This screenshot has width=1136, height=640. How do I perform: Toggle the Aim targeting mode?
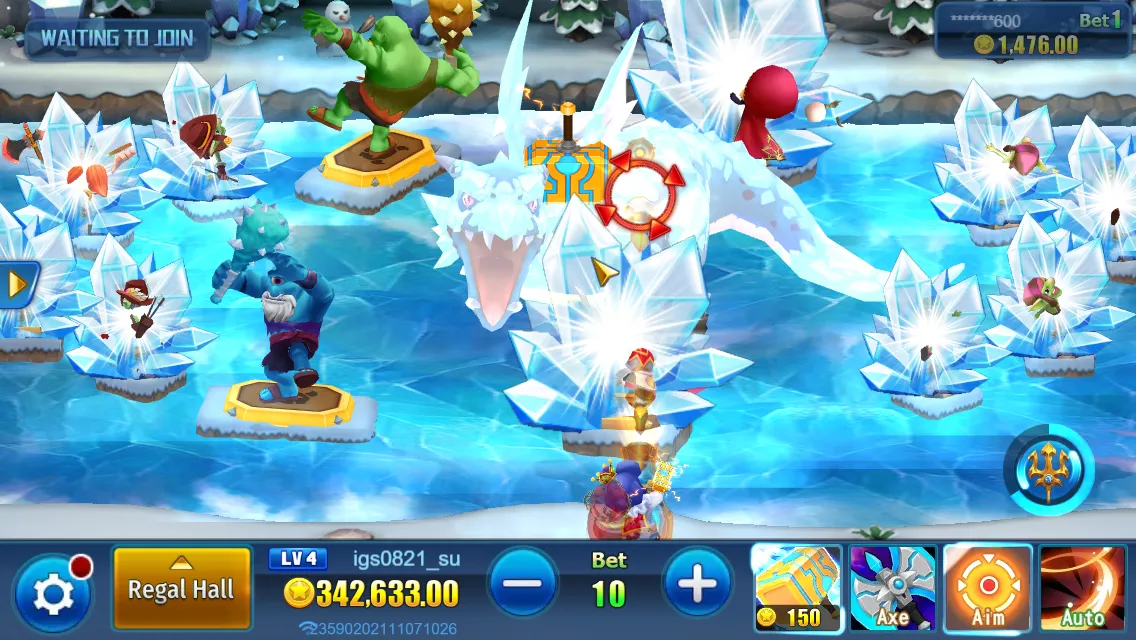click(x=987, y=588)
